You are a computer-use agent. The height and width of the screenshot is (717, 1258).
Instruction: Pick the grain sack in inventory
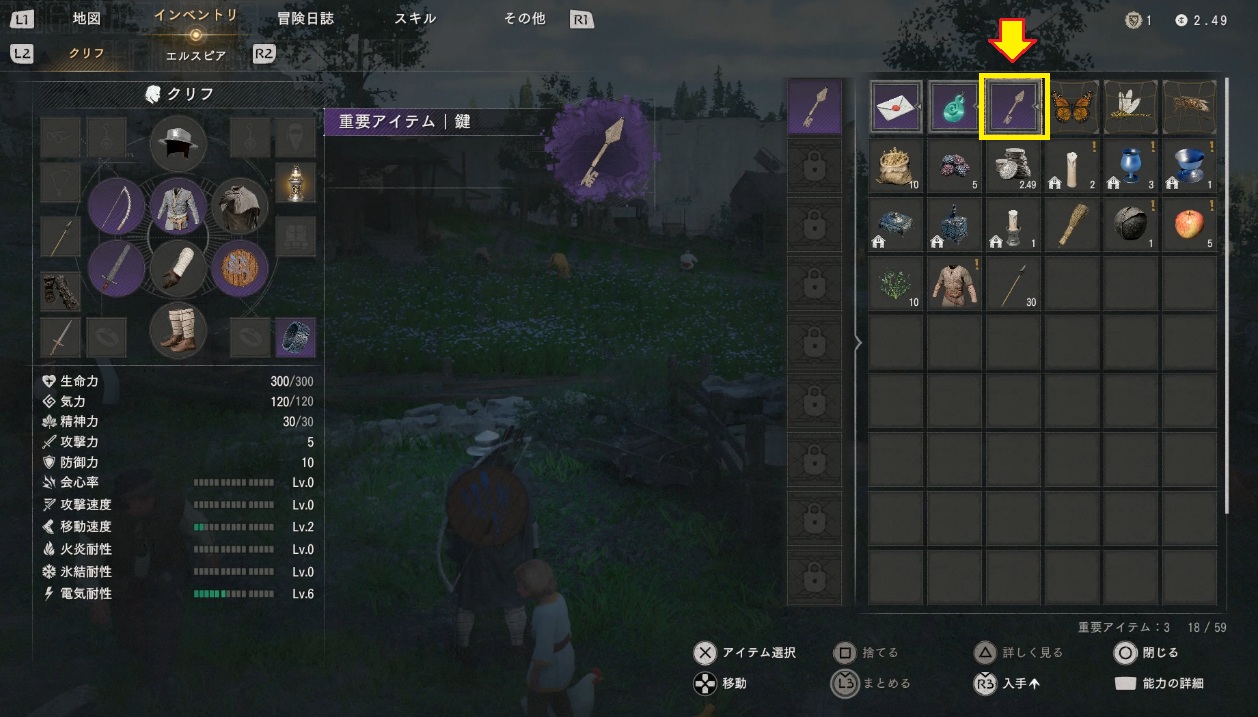[x=897, y=167]
